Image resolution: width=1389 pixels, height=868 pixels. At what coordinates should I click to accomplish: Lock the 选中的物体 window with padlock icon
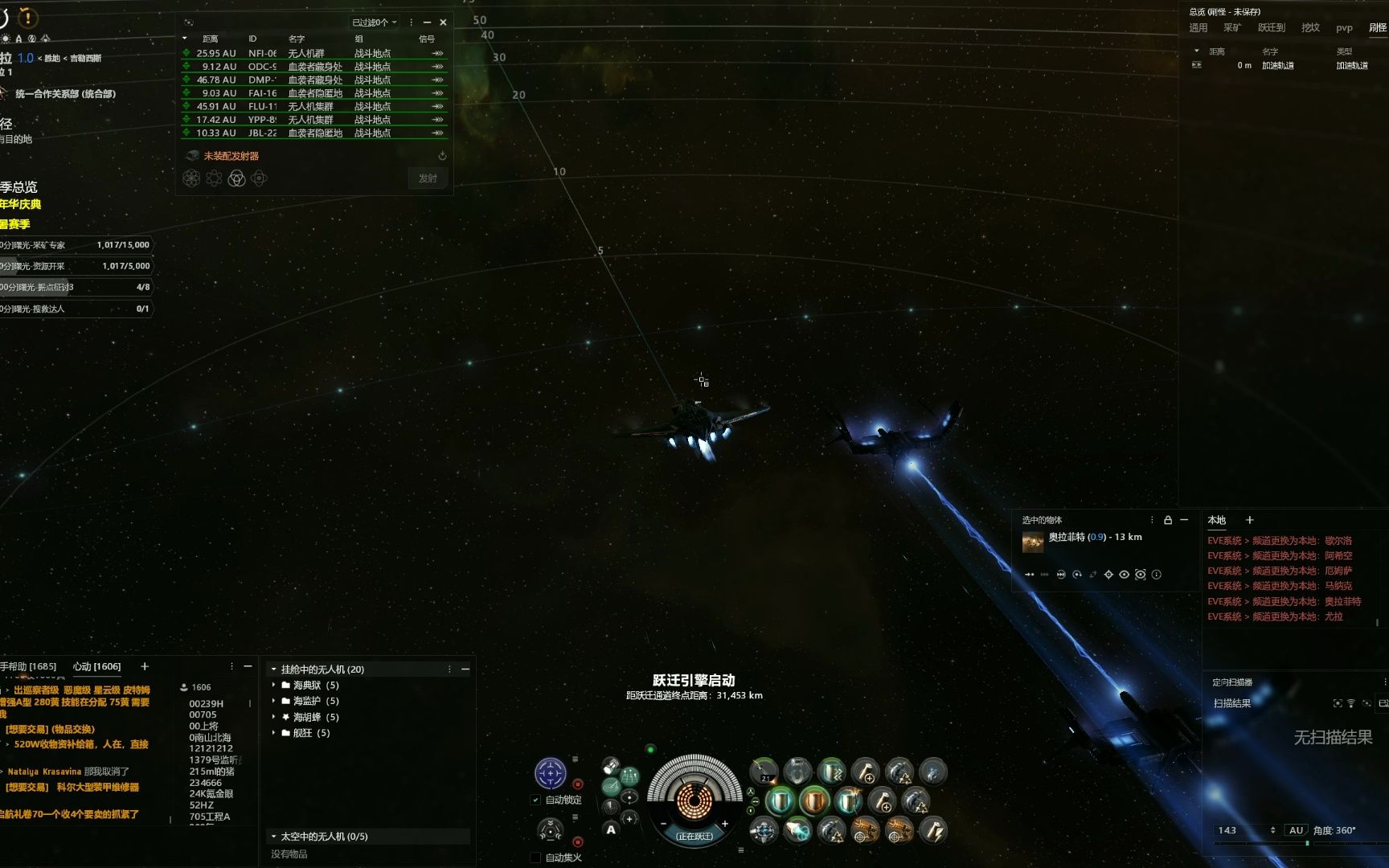click(x=1168, y=520)
